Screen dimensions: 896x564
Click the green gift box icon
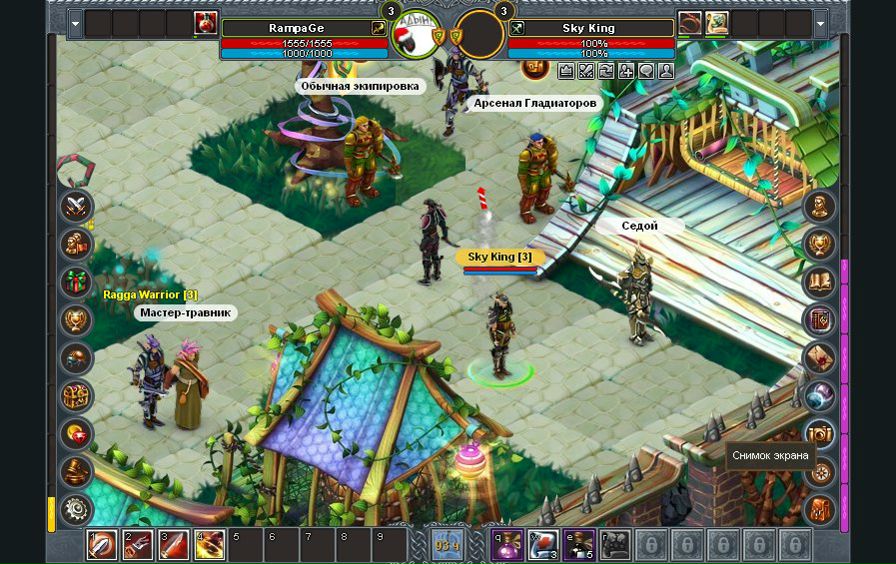click(x=76, y=282)
